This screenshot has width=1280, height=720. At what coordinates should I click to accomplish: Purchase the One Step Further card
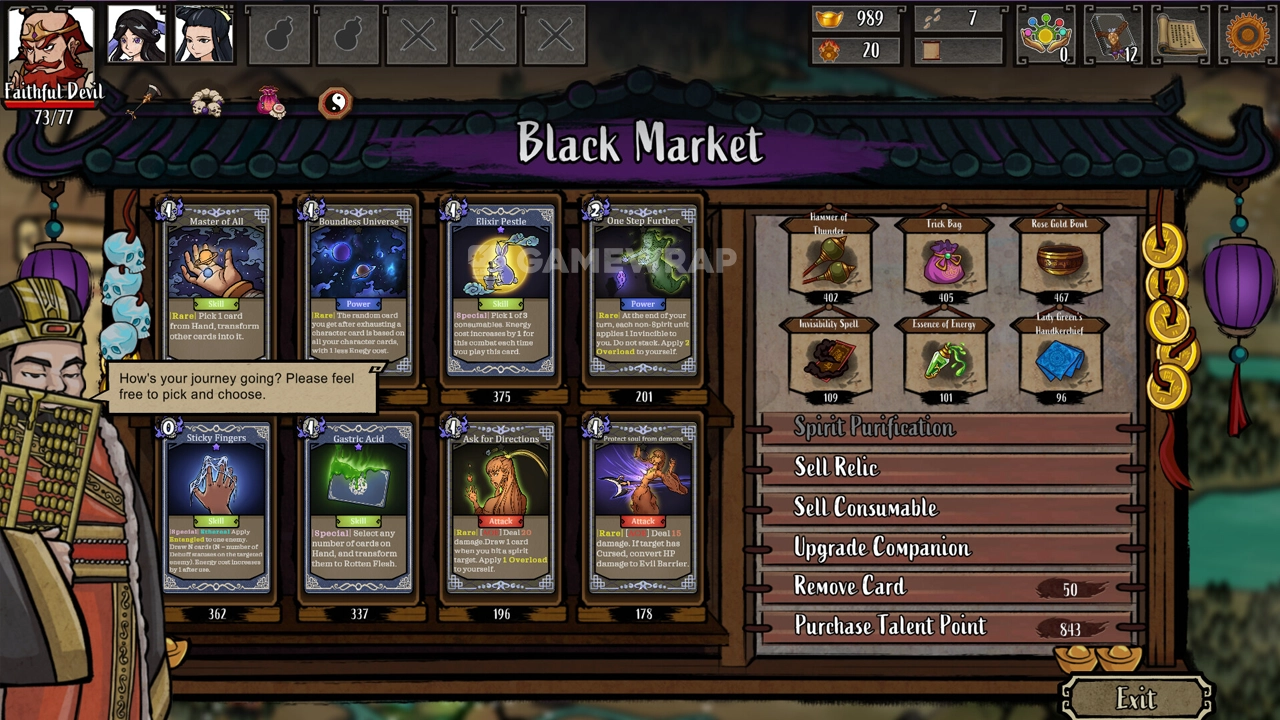(643, 290)
